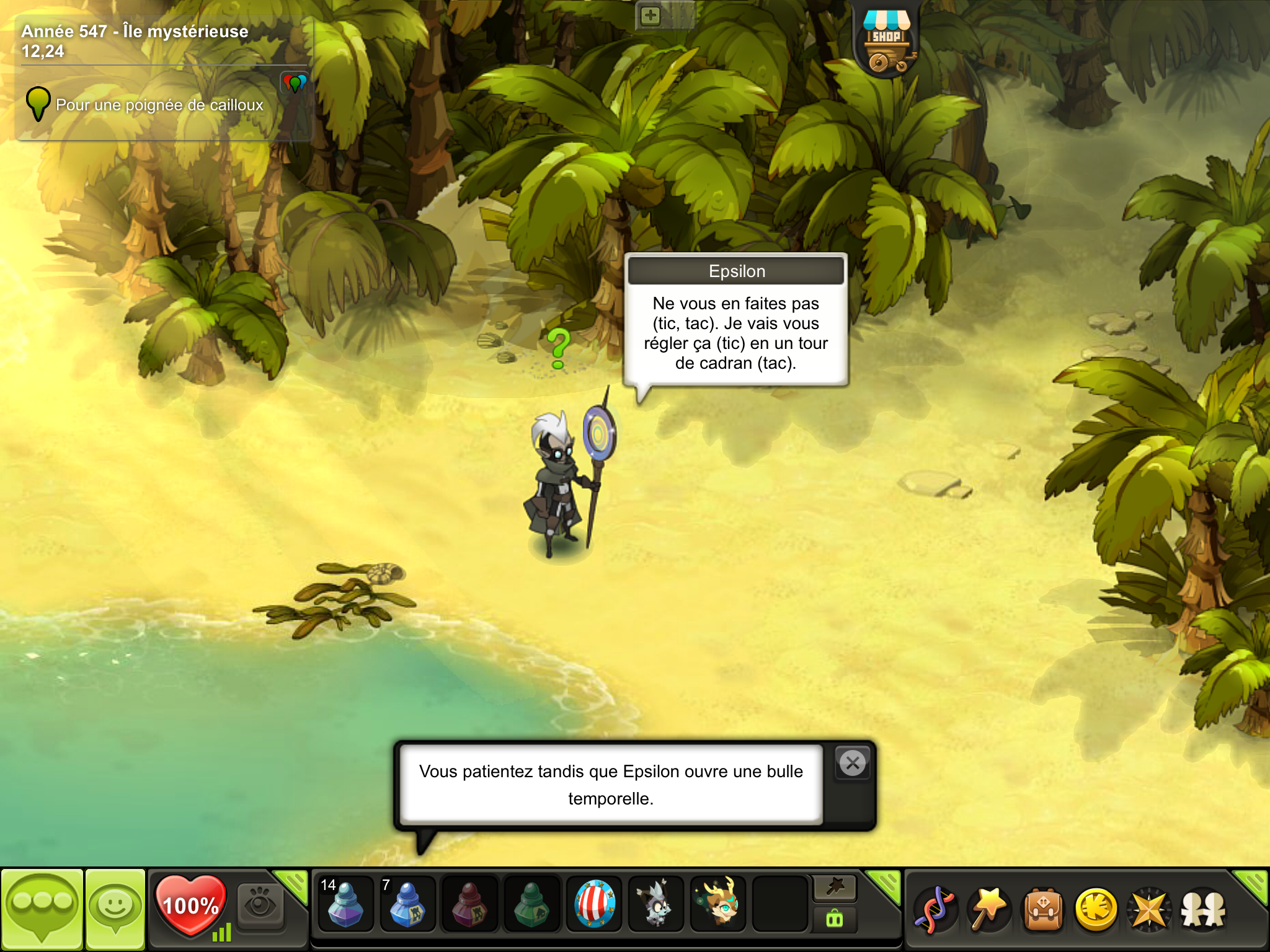Viewport: 1270px width, 952px height.
Task: Open the backpack inventory
Action: click(x=1043, y=910)
